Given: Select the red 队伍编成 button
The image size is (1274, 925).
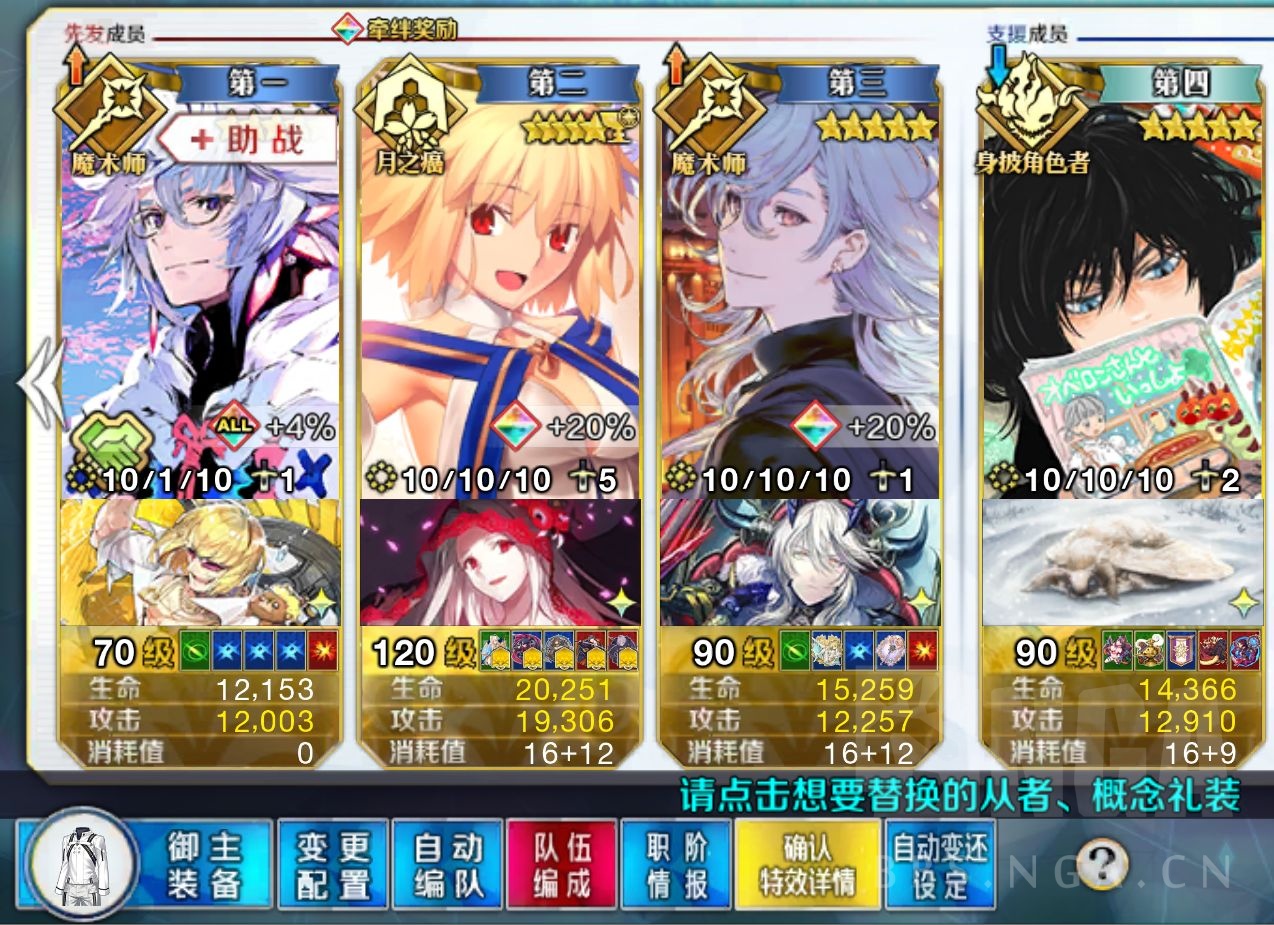Looking at the screenshot, I should coord(561,865).
